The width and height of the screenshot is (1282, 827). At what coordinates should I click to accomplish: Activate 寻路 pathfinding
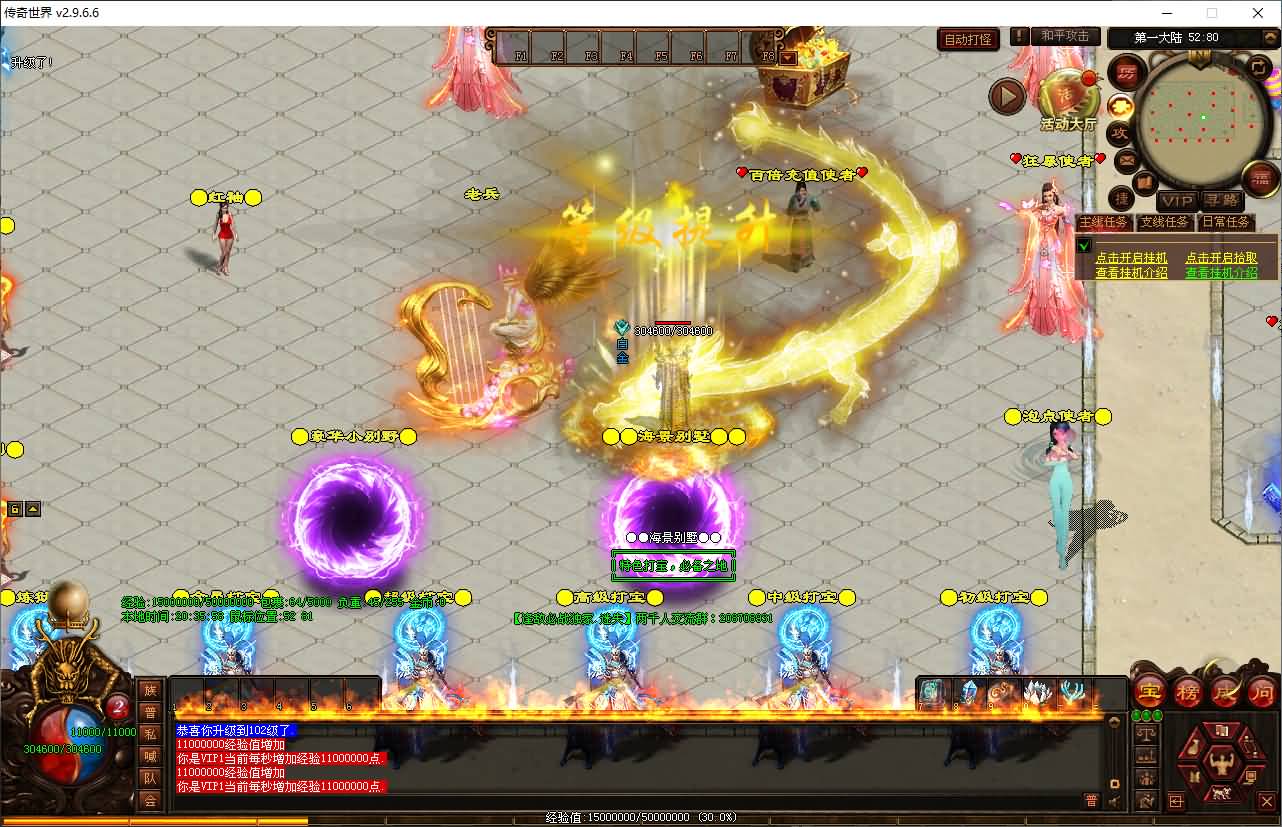pyautogui.click(x=1220, y=201)
